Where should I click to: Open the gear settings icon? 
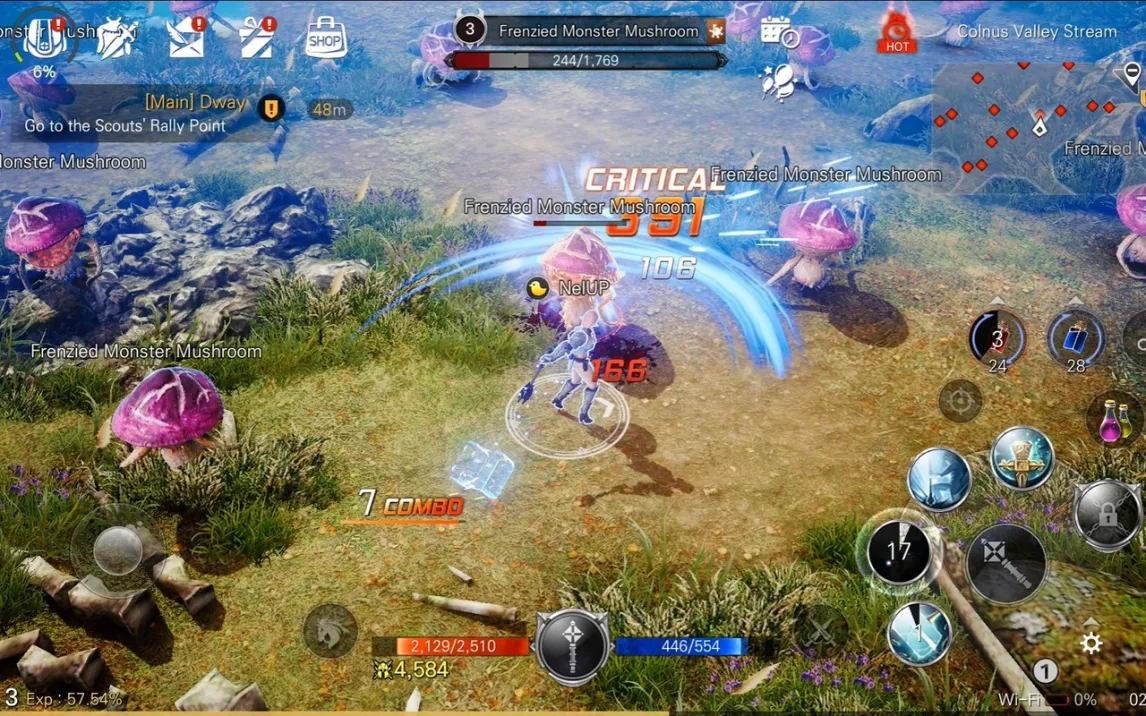(1091, 643)
